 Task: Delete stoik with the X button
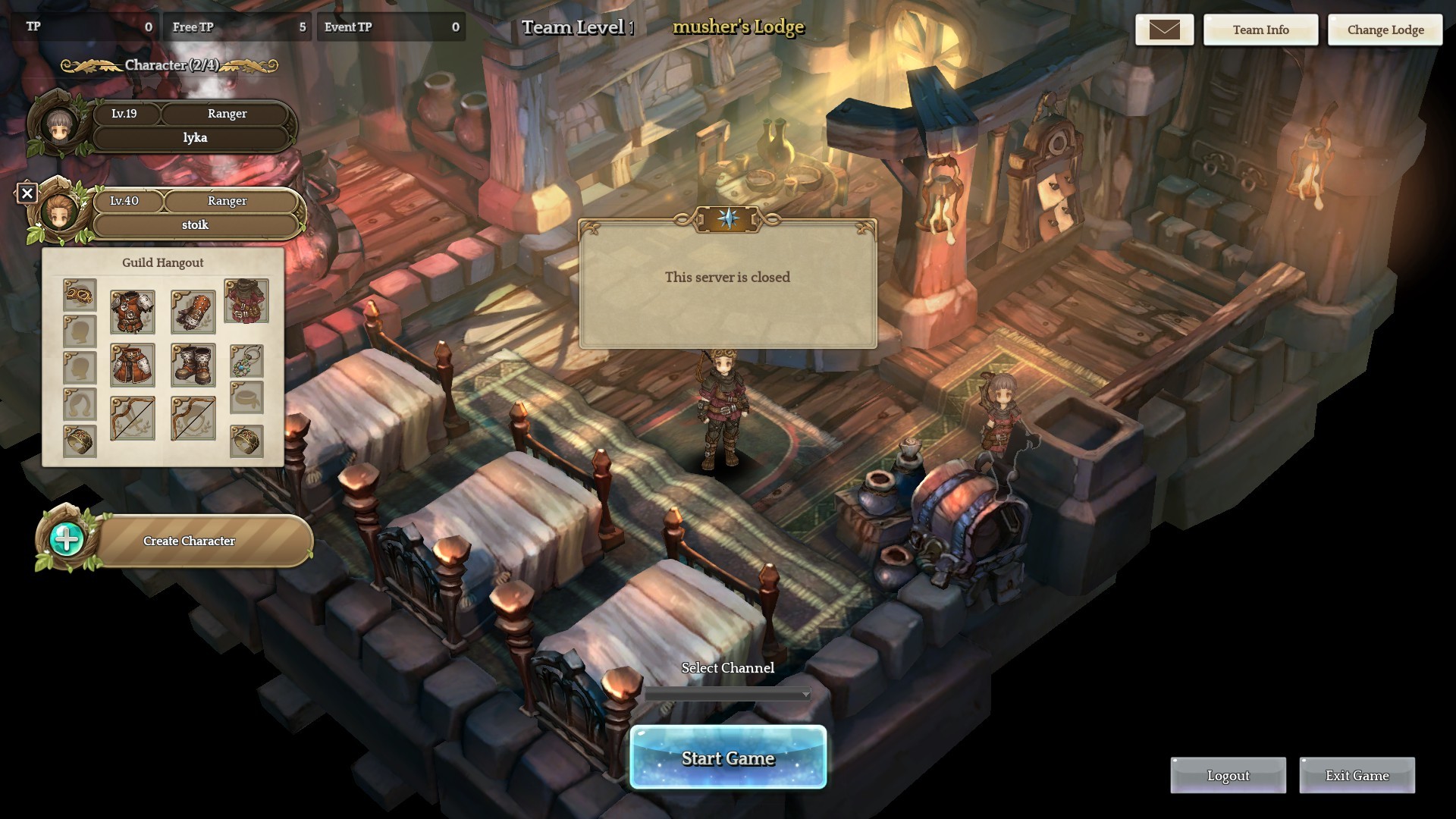pyautogui.click(x=27, y=193)
